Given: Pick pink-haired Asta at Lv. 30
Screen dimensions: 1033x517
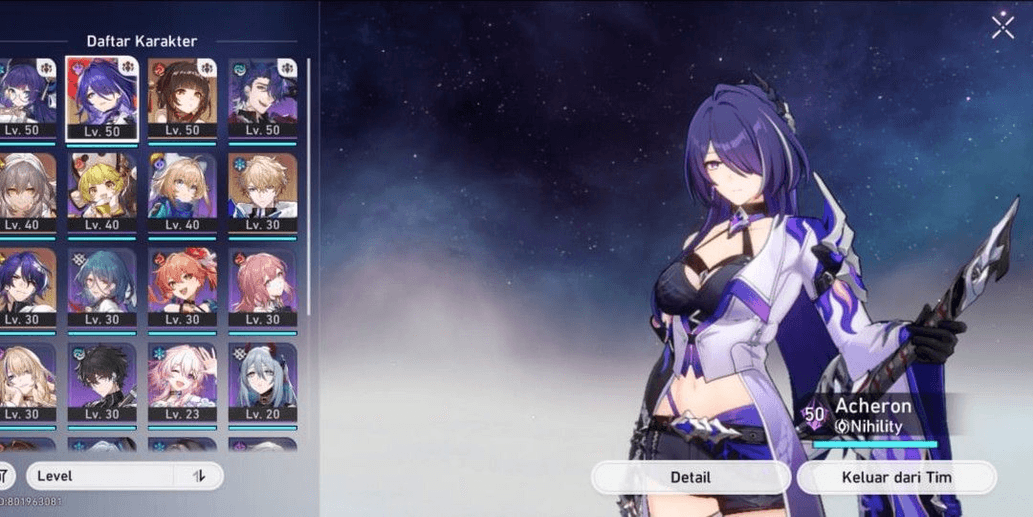Looking at the screenshot, I should pos(262,286).
